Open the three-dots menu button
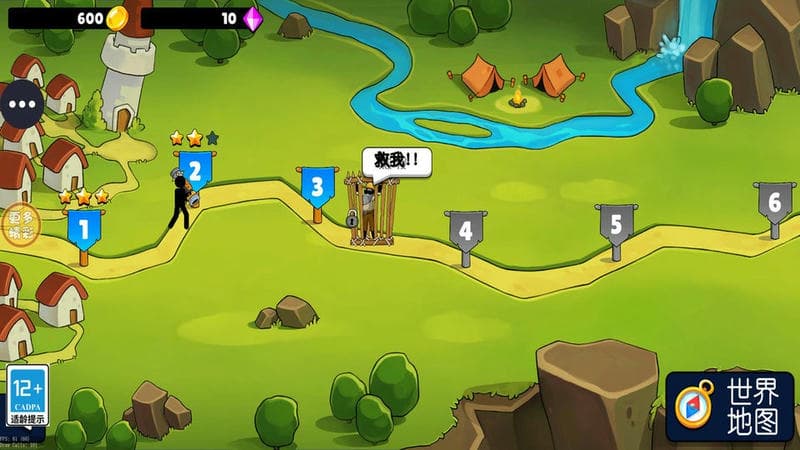Viewport: 800px width, 450px height. pos(21,103)
